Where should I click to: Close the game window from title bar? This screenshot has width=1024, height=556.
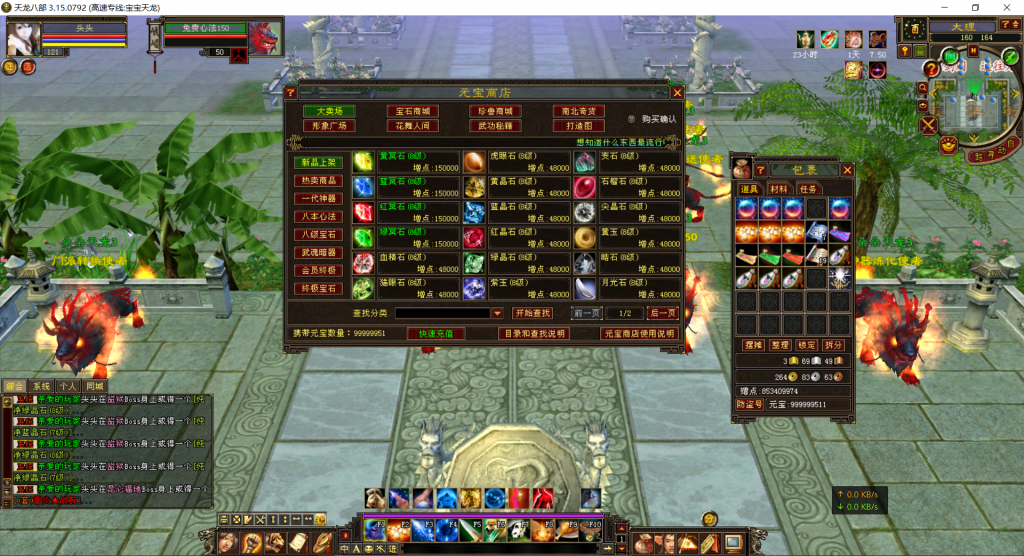coord(1005,7)
